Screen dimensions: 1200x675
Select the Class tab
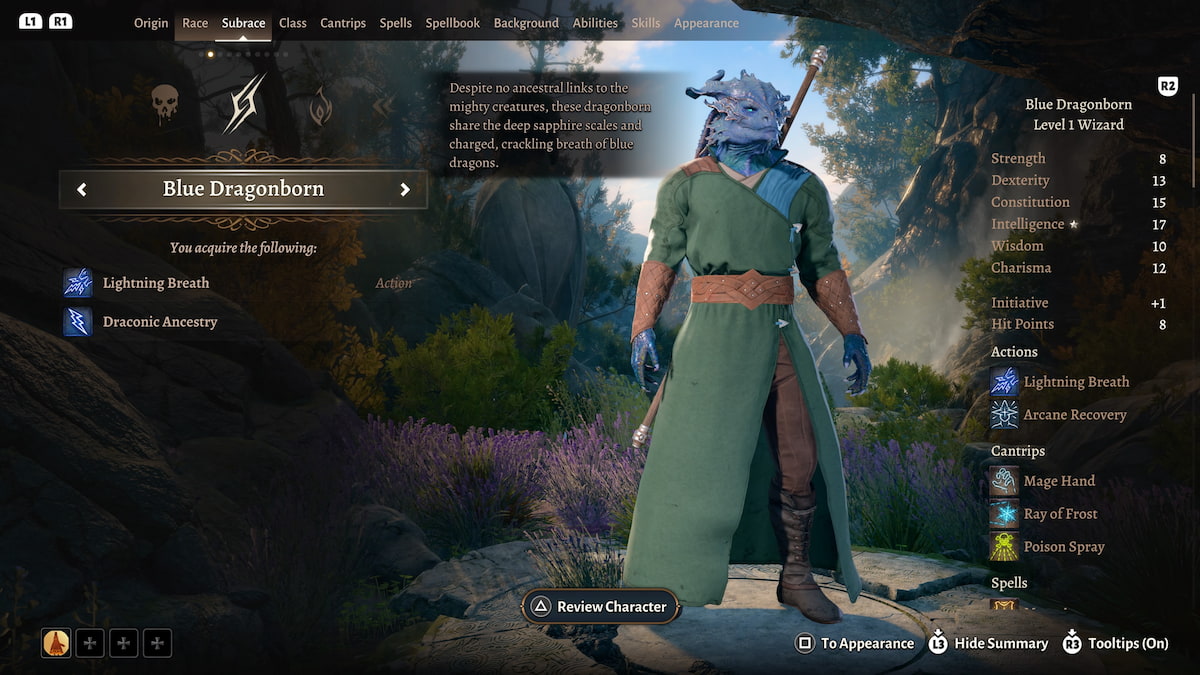293,23
